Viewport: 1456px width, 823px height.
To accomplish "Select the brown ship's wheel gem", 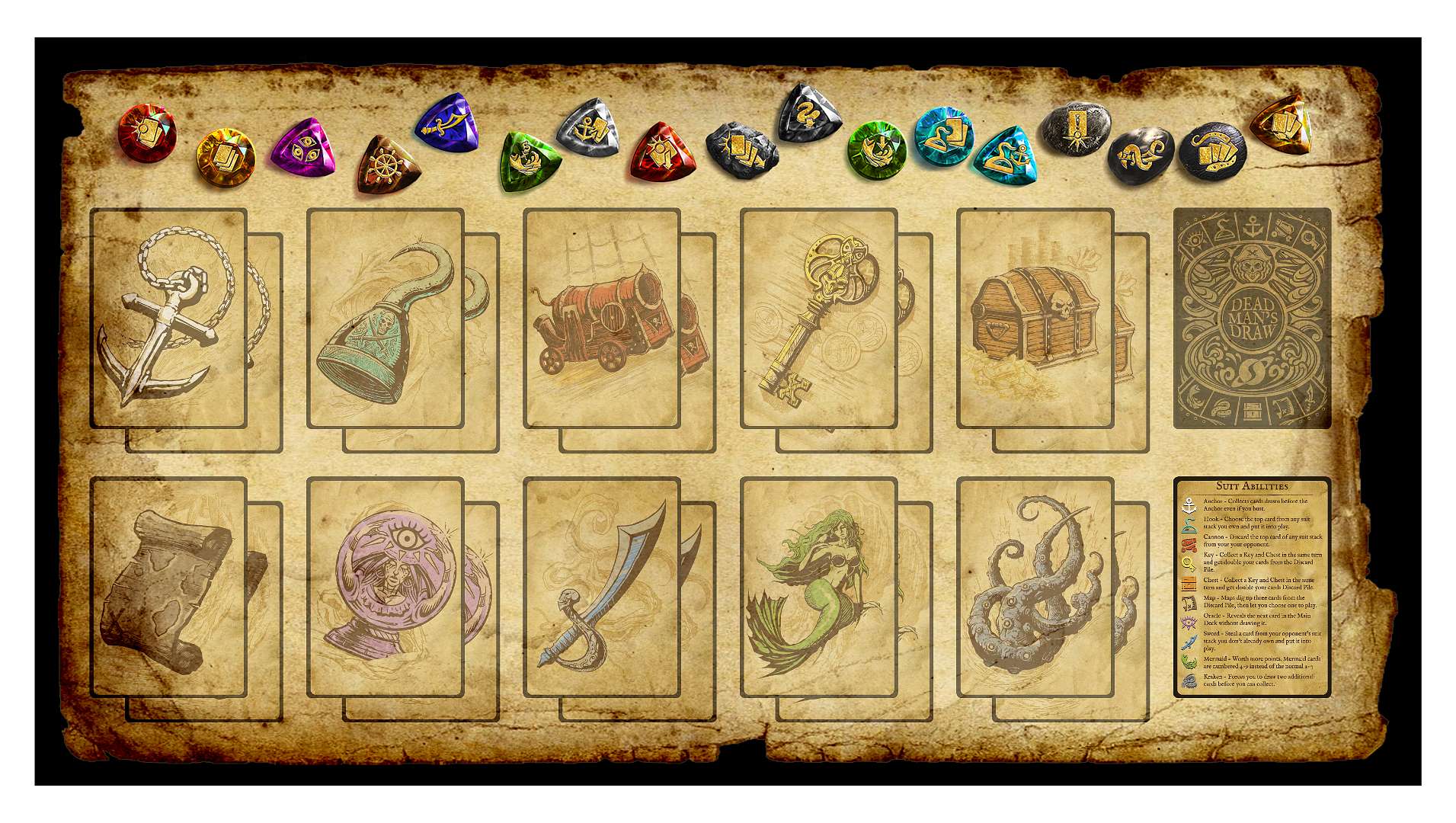I will (x=387, y=165).
